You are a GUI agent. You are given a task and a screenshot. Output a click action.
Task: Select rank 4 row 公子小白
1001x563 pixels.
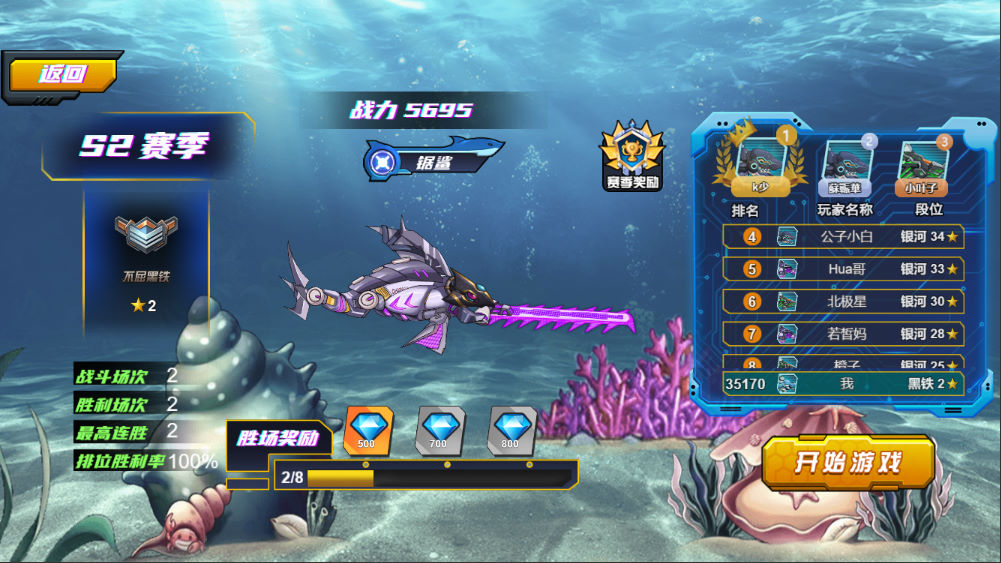pyautogui.click(x=843, y=237)
